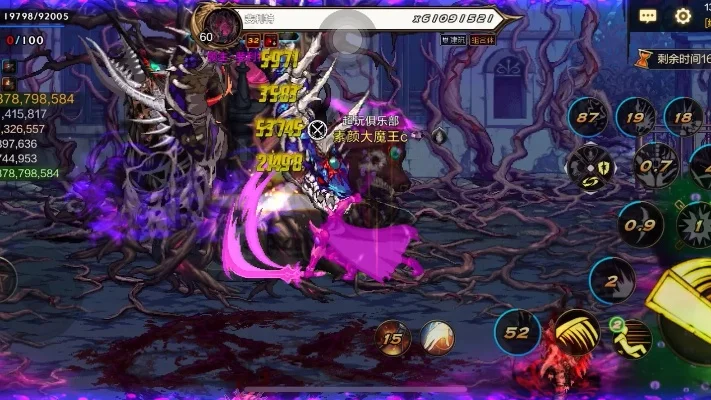Open the chat speech-bubble icon
This screenshot has height=400, width=711.
tap(648, 16)
